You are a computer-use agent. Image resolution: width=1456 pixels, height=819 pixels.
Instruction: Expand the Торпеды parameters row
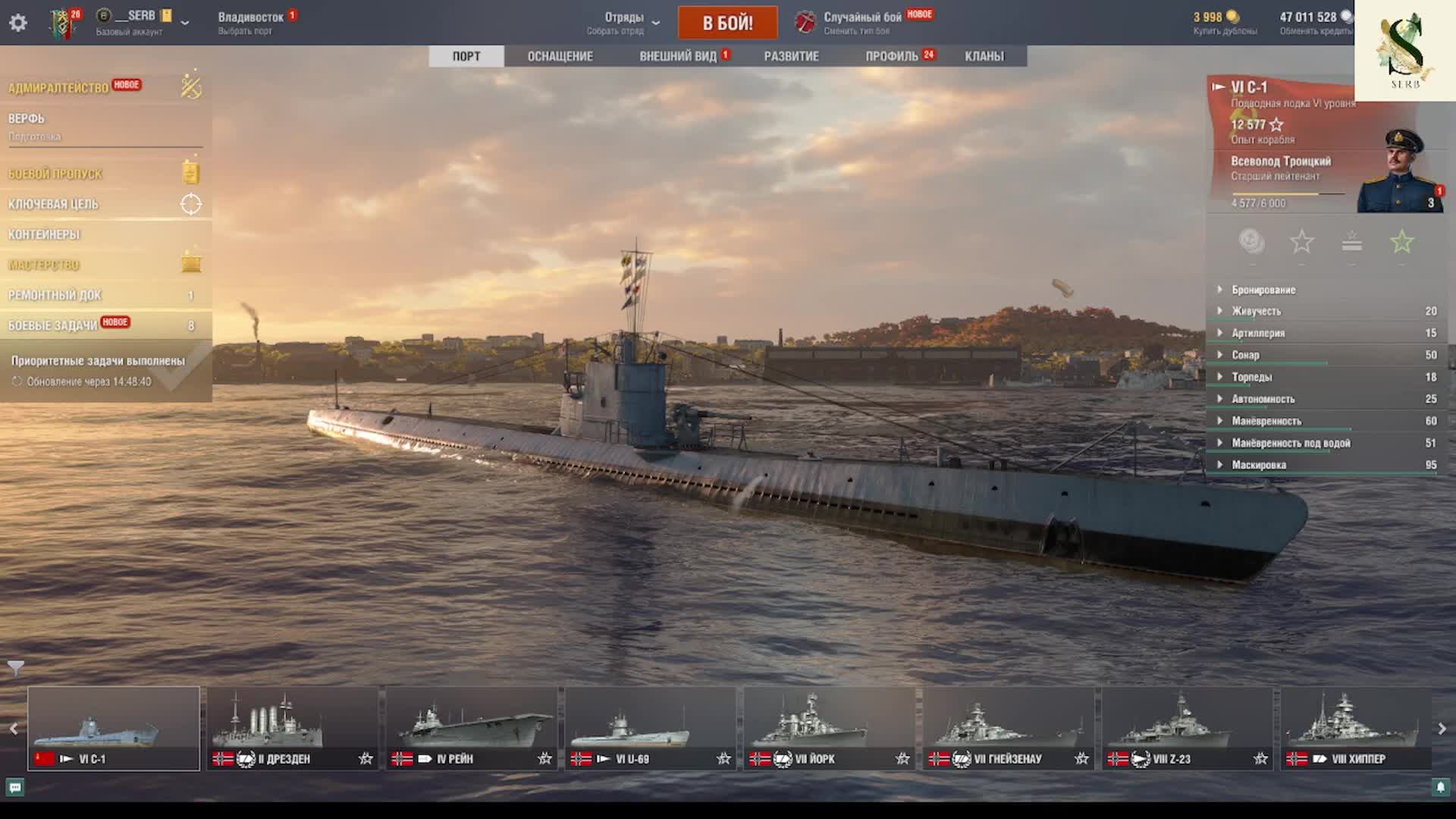pos(1252,377)
